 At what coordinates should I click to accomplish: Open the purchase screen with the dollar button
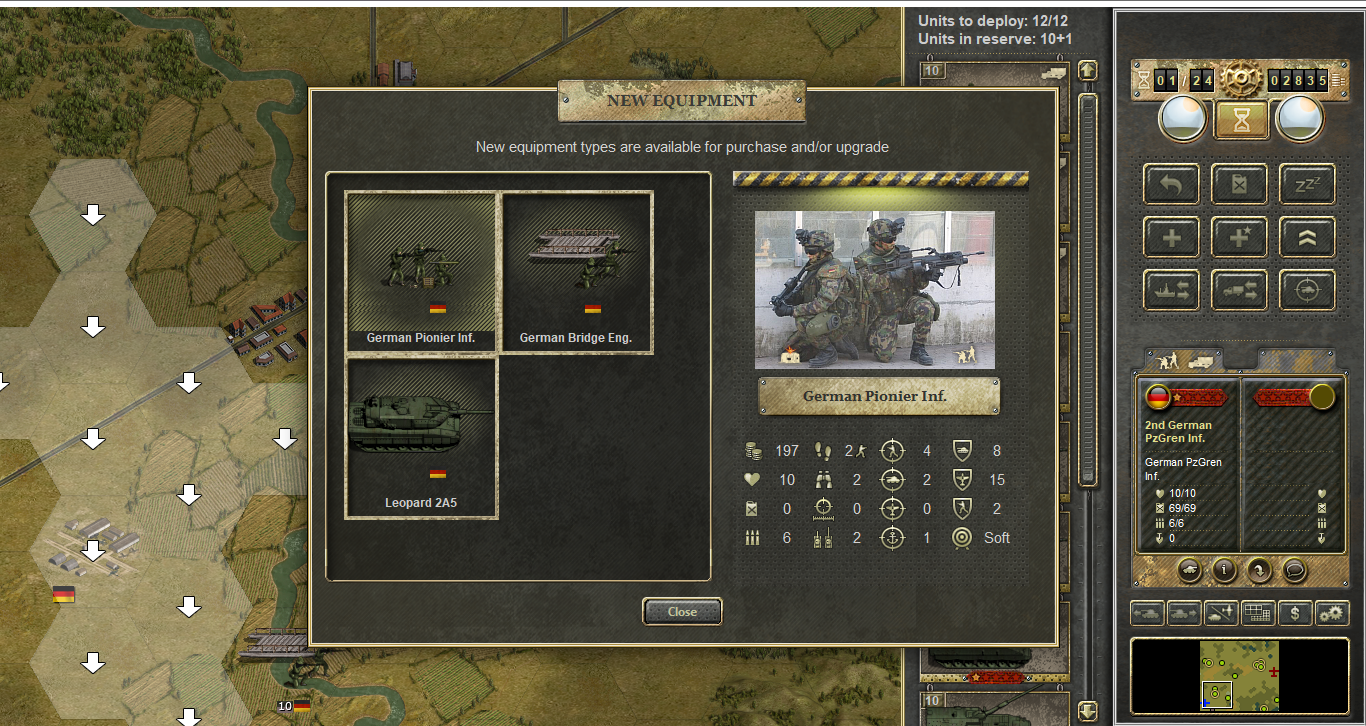[1295, 612]
